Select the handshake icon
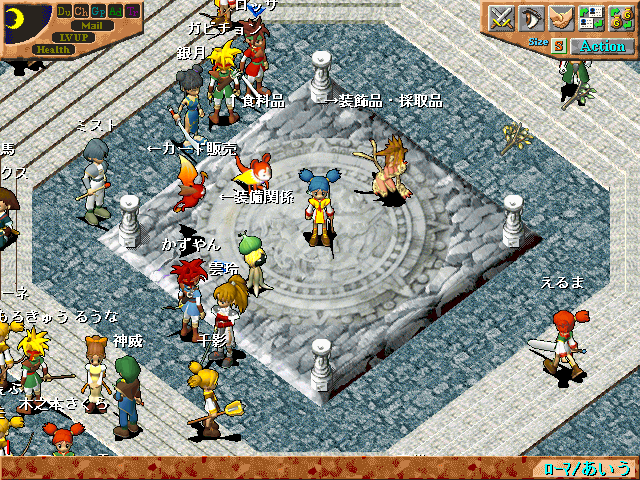Viewport: 640px width, 480px height. pyautogui.click(x=561, y=17)
